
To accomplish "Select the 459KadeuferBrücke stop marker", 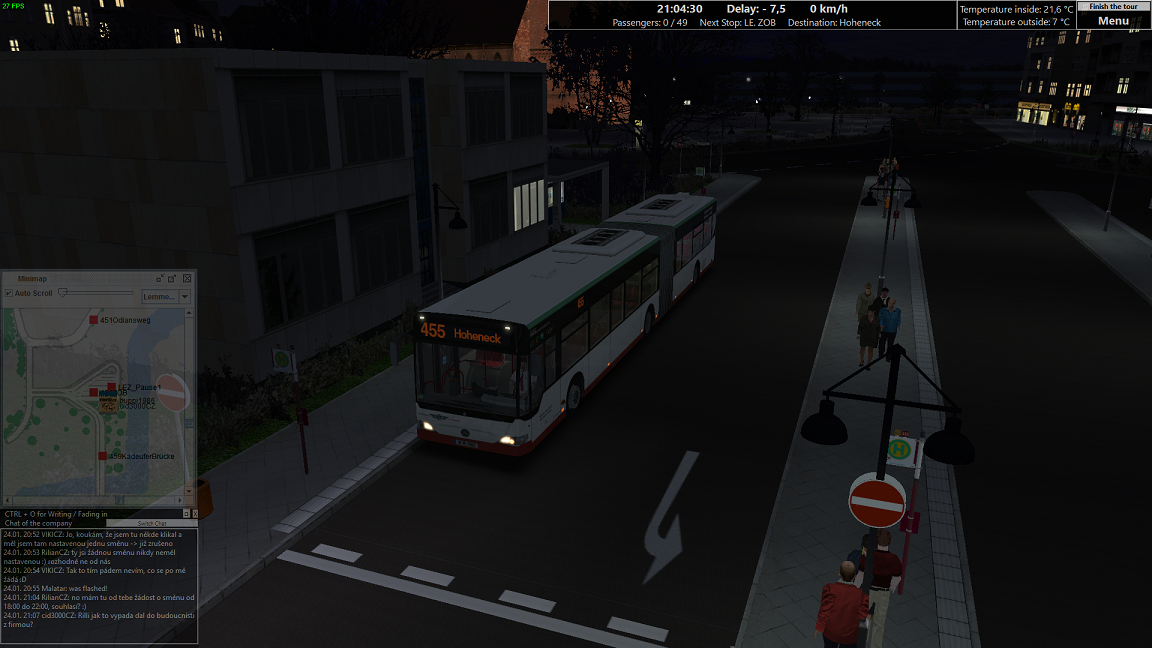I will pos(102,456).
